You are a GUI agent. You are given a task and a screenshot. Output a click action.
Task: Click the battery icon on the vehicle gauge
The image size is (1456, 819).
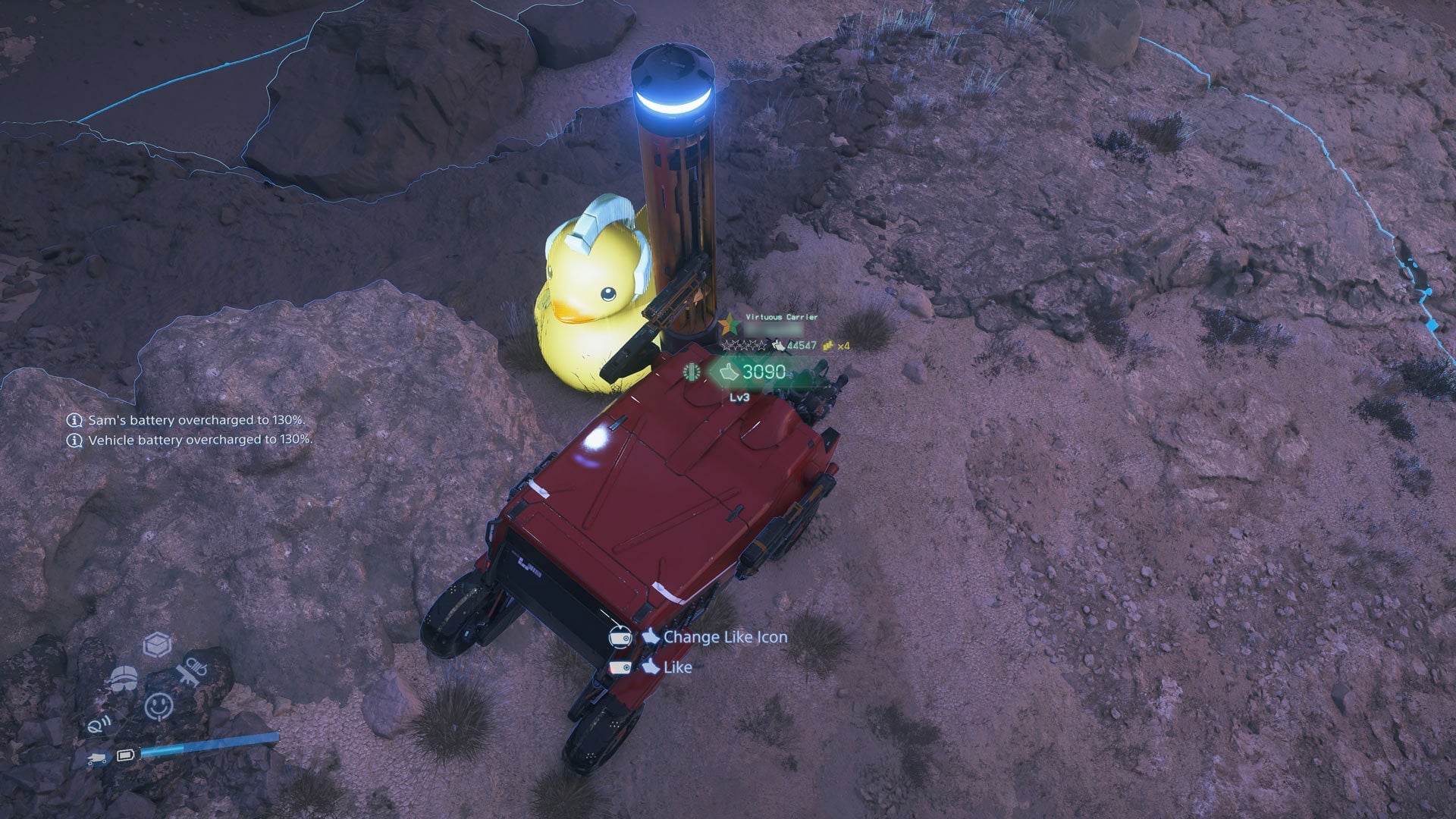tap(126, 755)
